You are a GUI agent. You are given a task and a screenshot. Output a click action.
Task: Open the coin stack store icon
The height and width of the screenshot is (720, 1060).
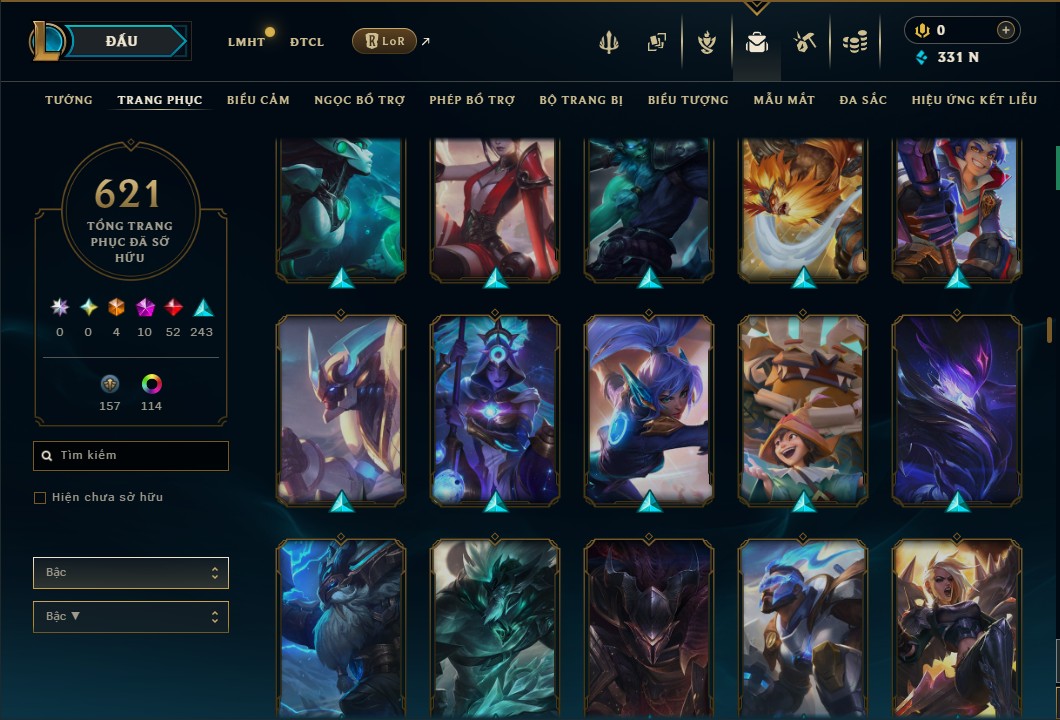coord(854,42)
